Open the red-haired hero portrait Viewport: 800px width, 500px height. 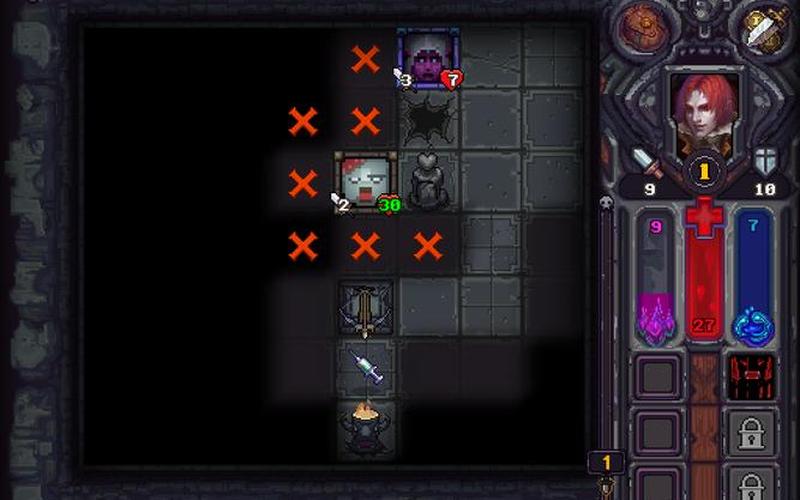tap(704, 108)
